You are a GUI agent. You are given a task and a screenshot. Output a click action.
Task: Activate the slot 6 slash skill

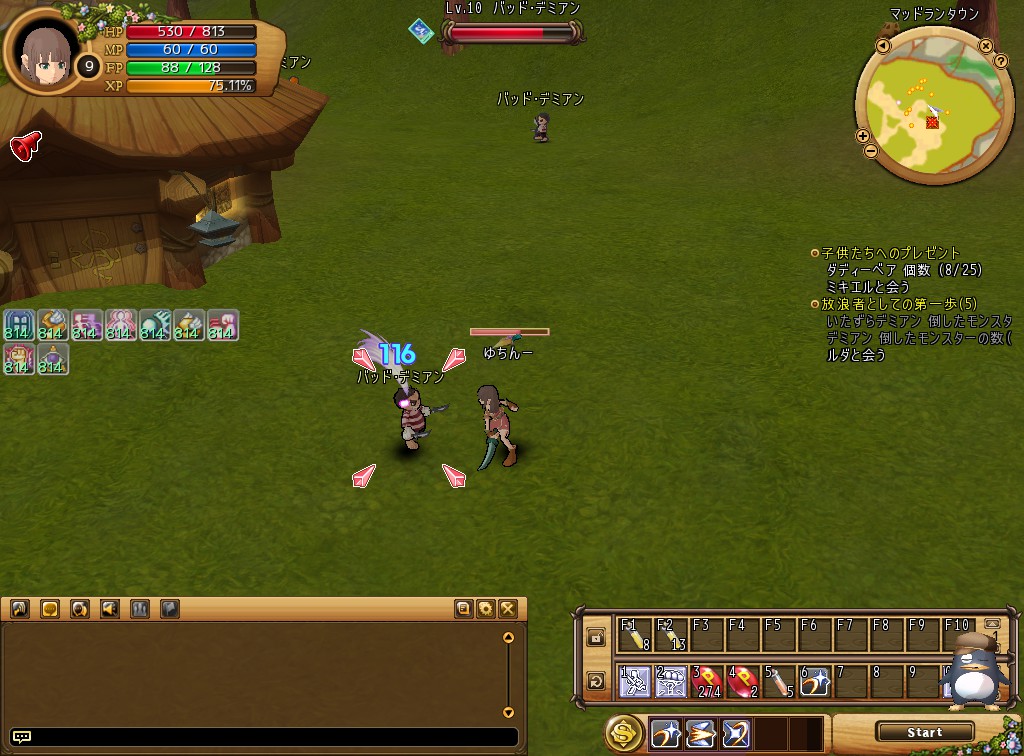[814, 682]
